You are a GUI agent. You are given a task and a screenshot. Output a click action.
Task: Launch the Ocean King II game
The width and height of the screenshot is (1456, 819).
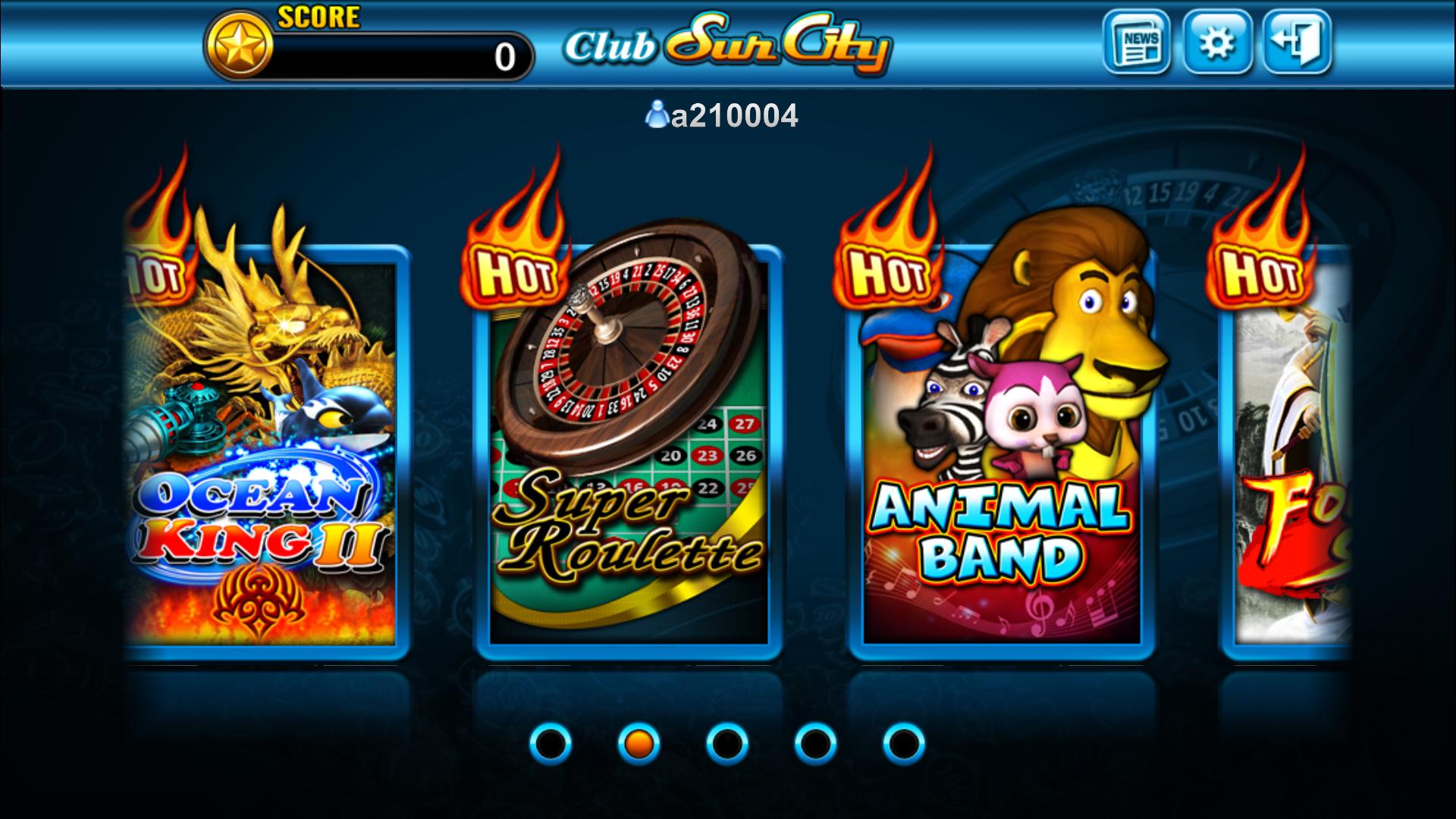pyautogui.click(x=265, y=455)
